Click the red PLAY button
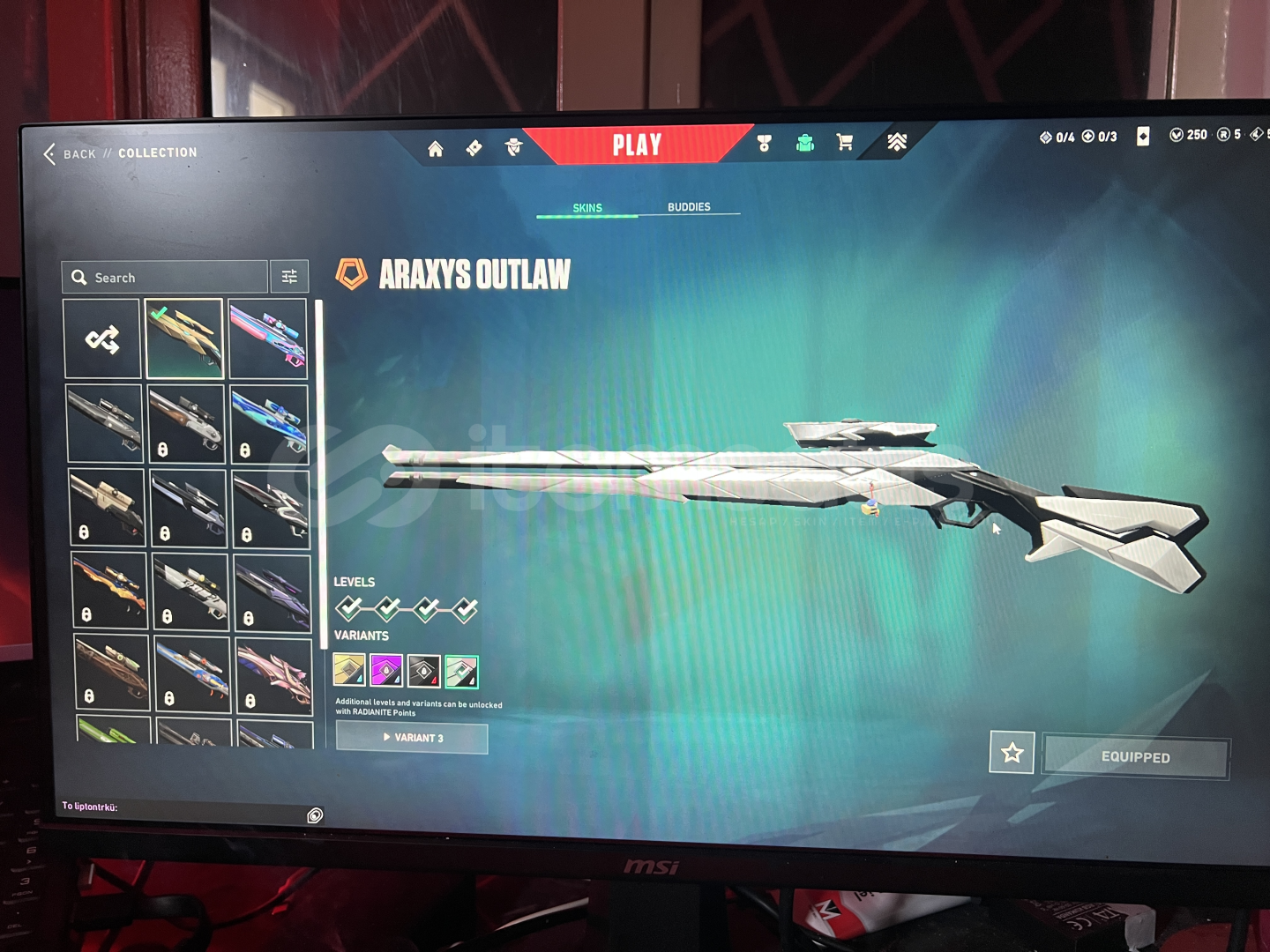 (x=637, y=145)
